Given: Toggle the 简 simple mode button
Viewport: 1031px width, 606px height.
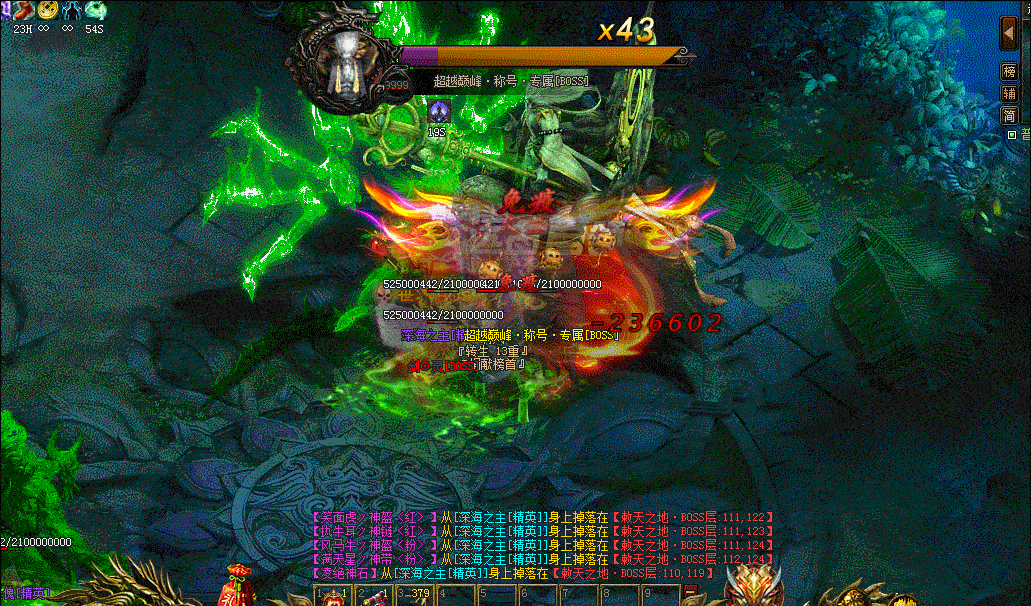Looking at the screenshot, I should pyautogui.click(x=1009, y=115).
